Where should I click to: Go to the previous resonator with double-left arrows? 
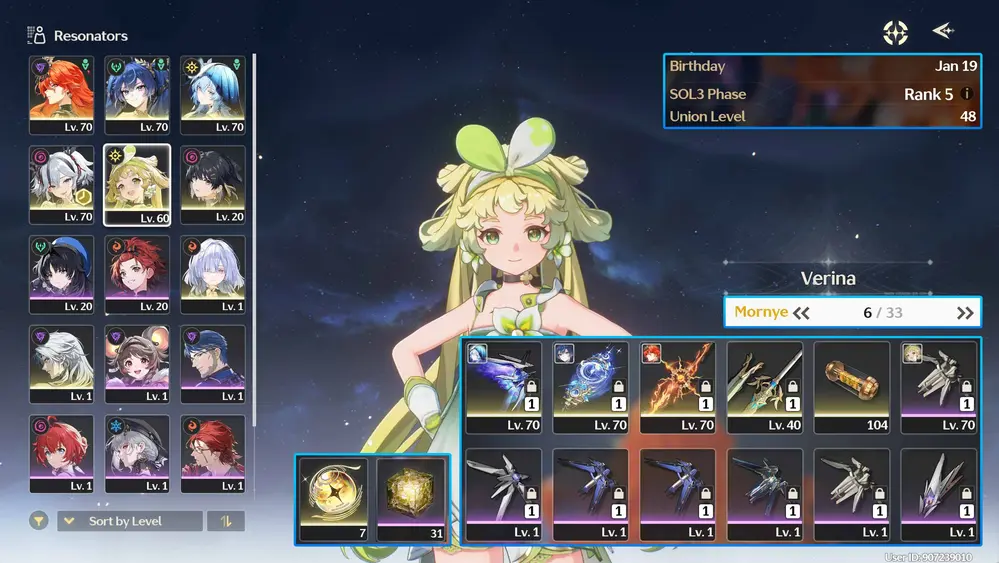pyautogui.click(x=801, y=313)
